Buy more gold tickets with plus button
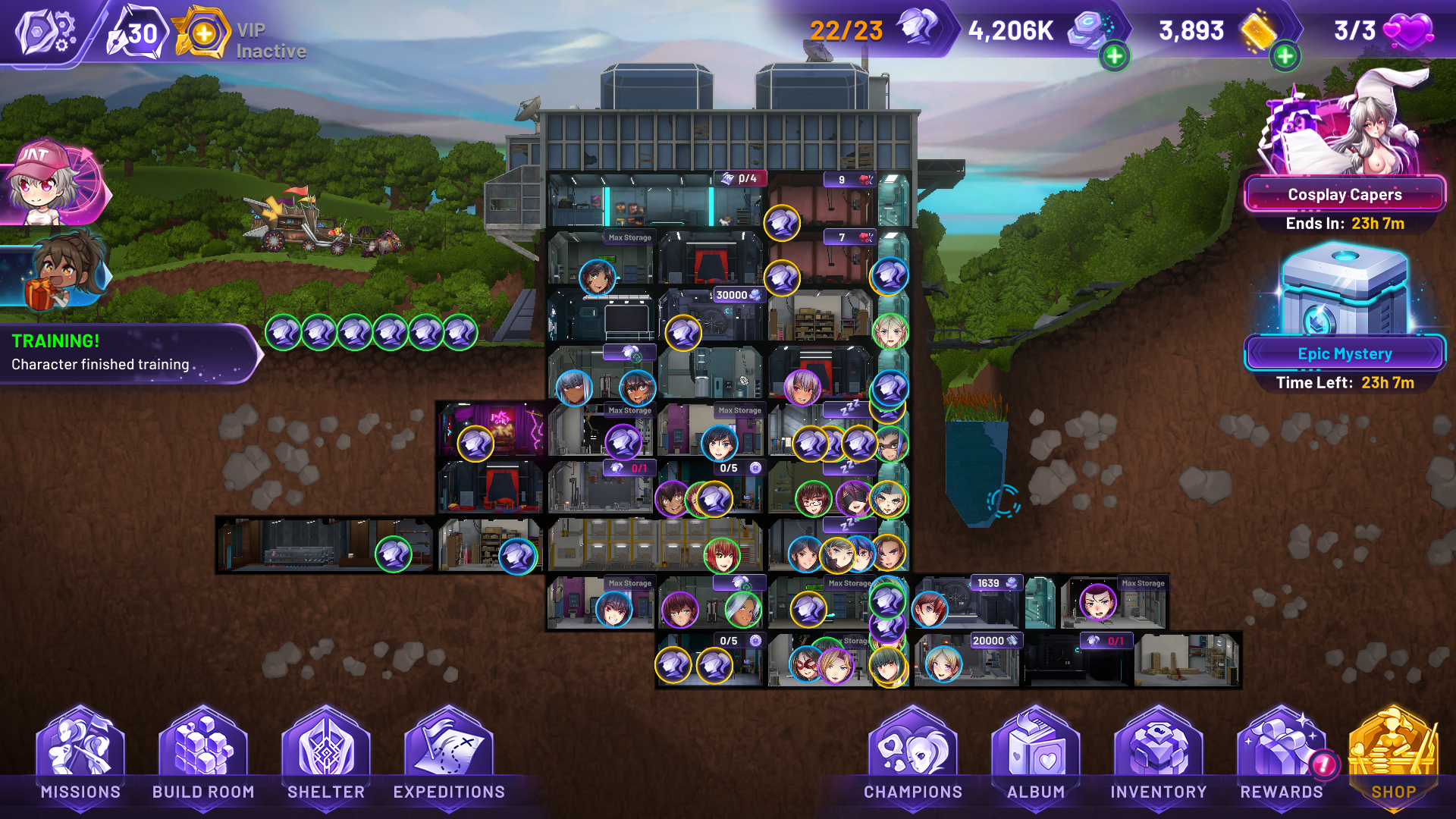The image size is (1456, 819). (1285, 56)
